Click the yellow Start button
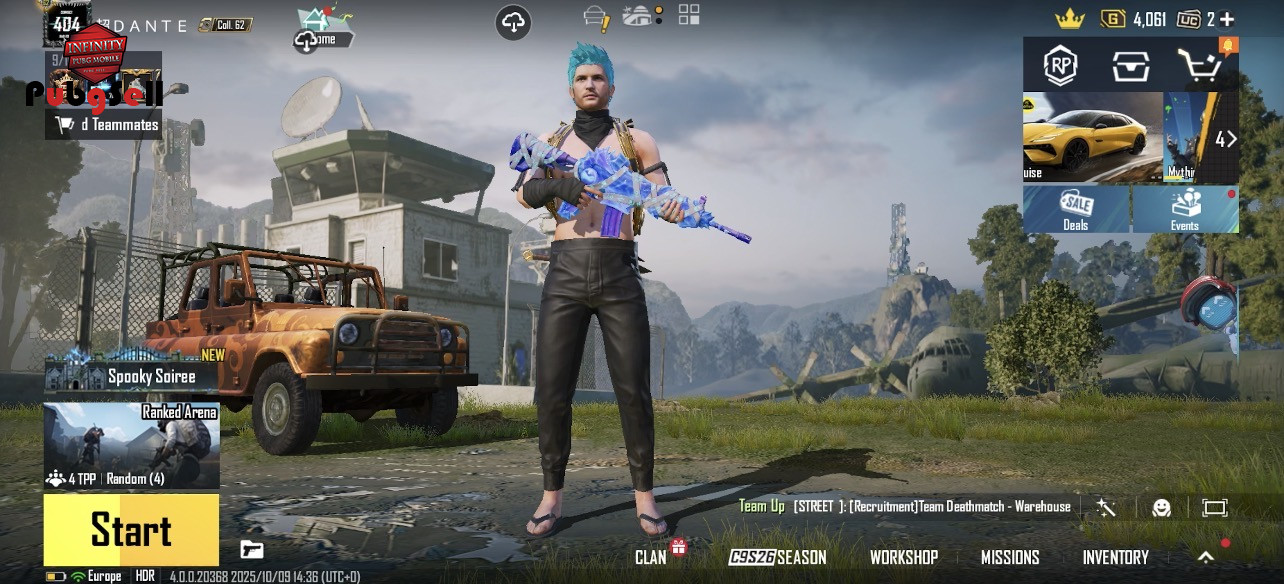The width and height of the screenshot is (1284, 584). point(131,530)
